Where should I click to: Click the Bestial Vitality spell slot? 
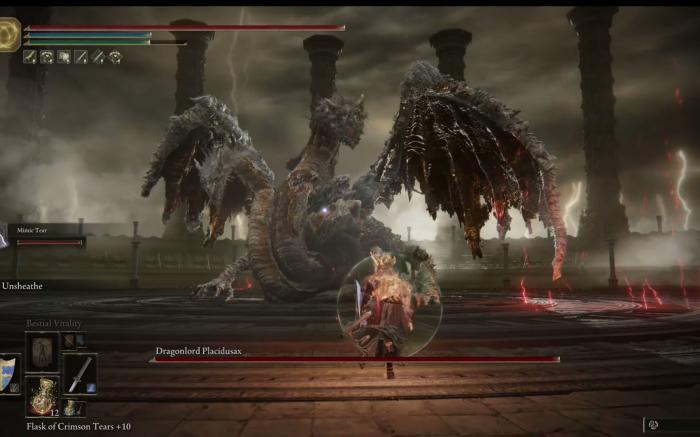(x=42, y=351)
